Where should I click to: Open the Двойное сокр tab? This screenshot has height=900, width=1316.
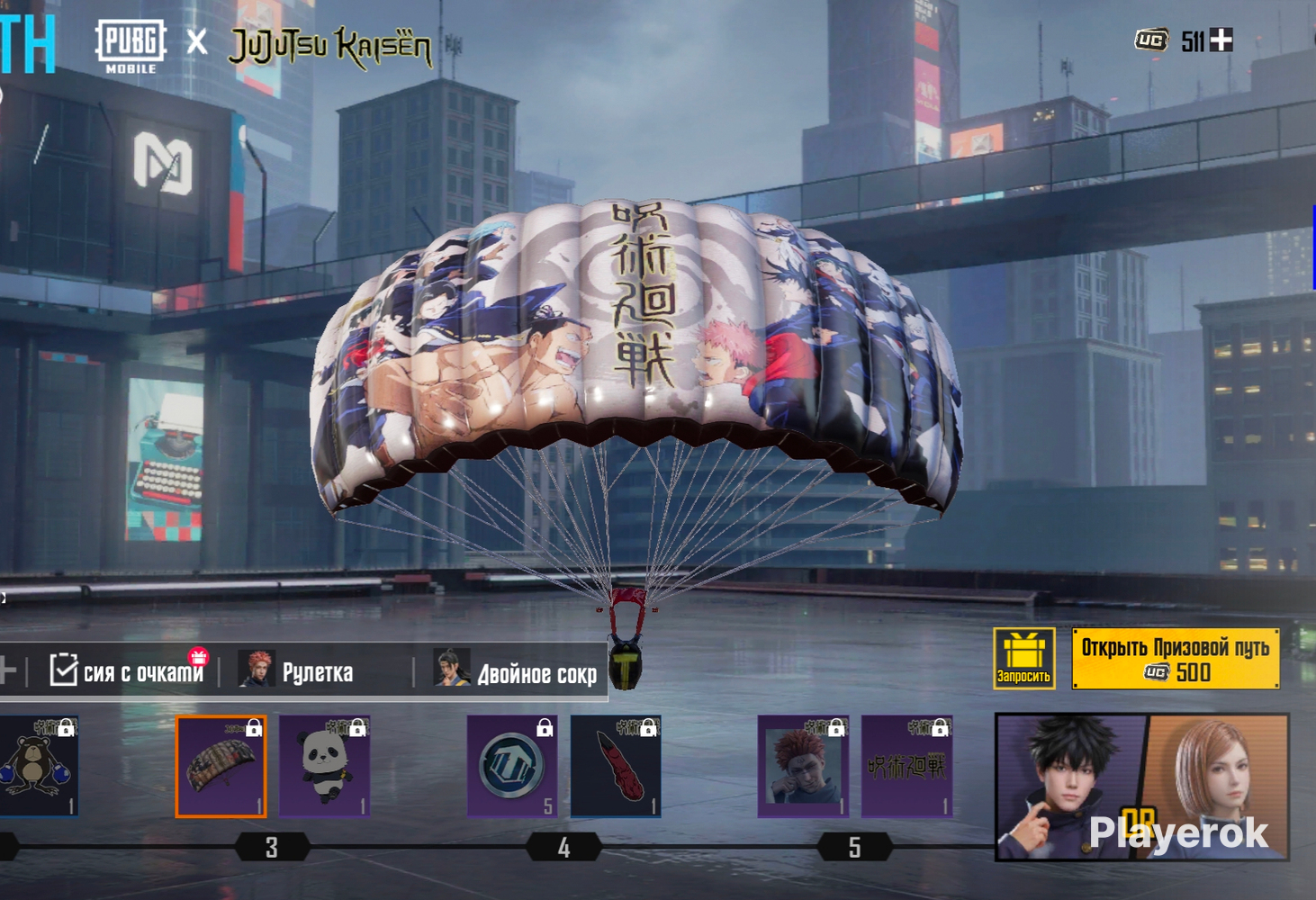pos(516,671)
